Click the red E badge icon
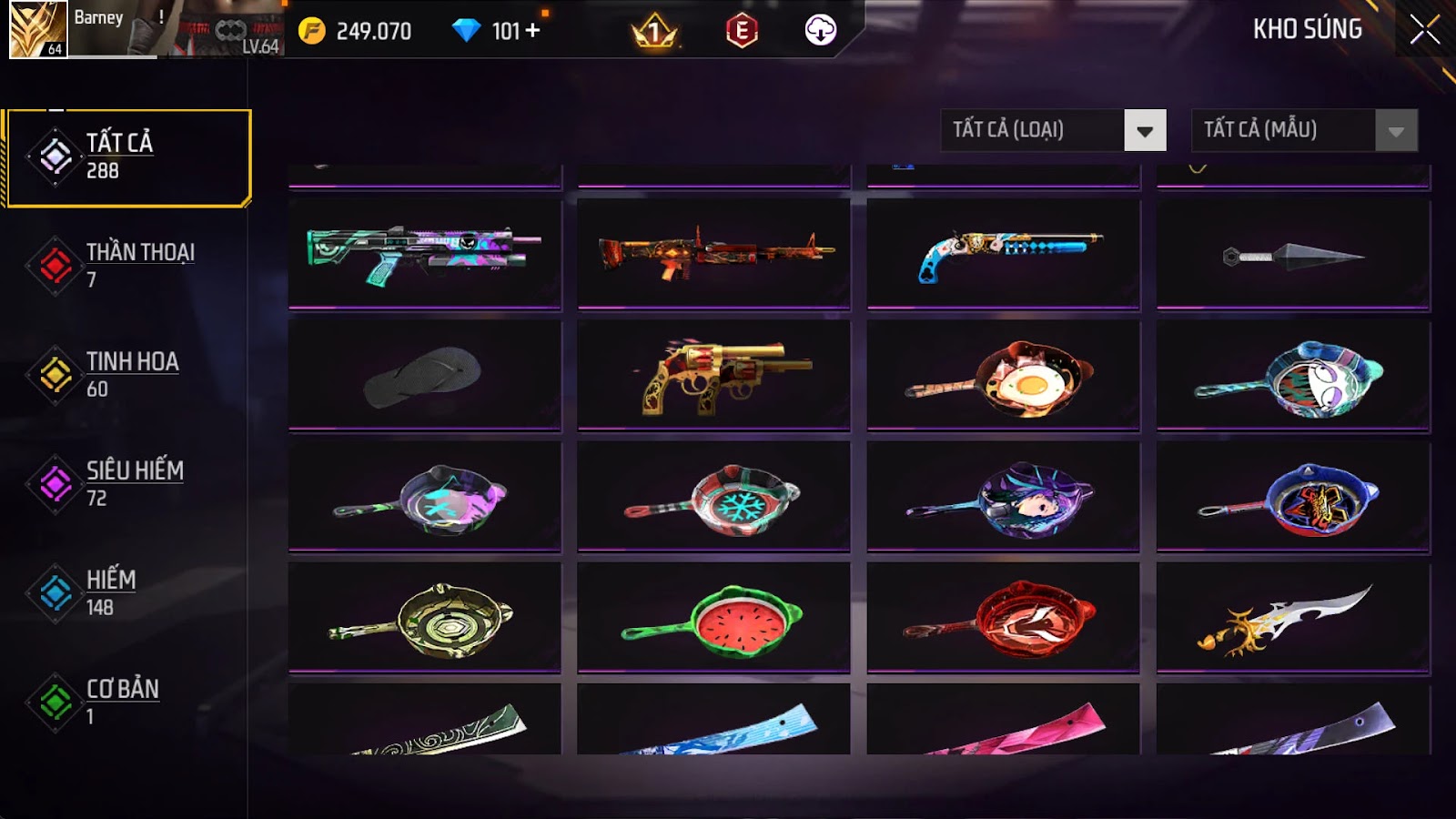The width and height of the screenshot is (1456, 819). click(742, 31)
